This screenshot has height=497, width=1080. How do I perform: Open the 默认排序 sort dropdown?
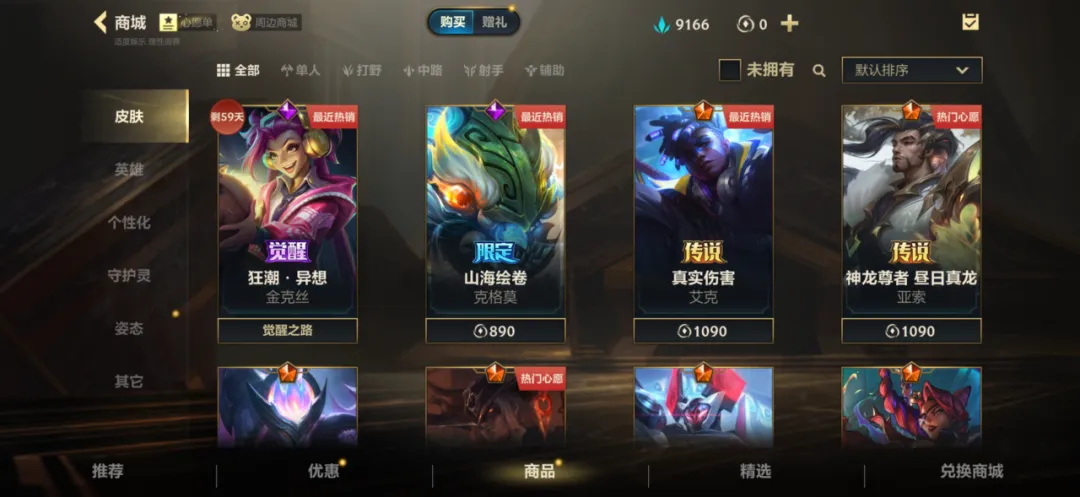[911, 70]
